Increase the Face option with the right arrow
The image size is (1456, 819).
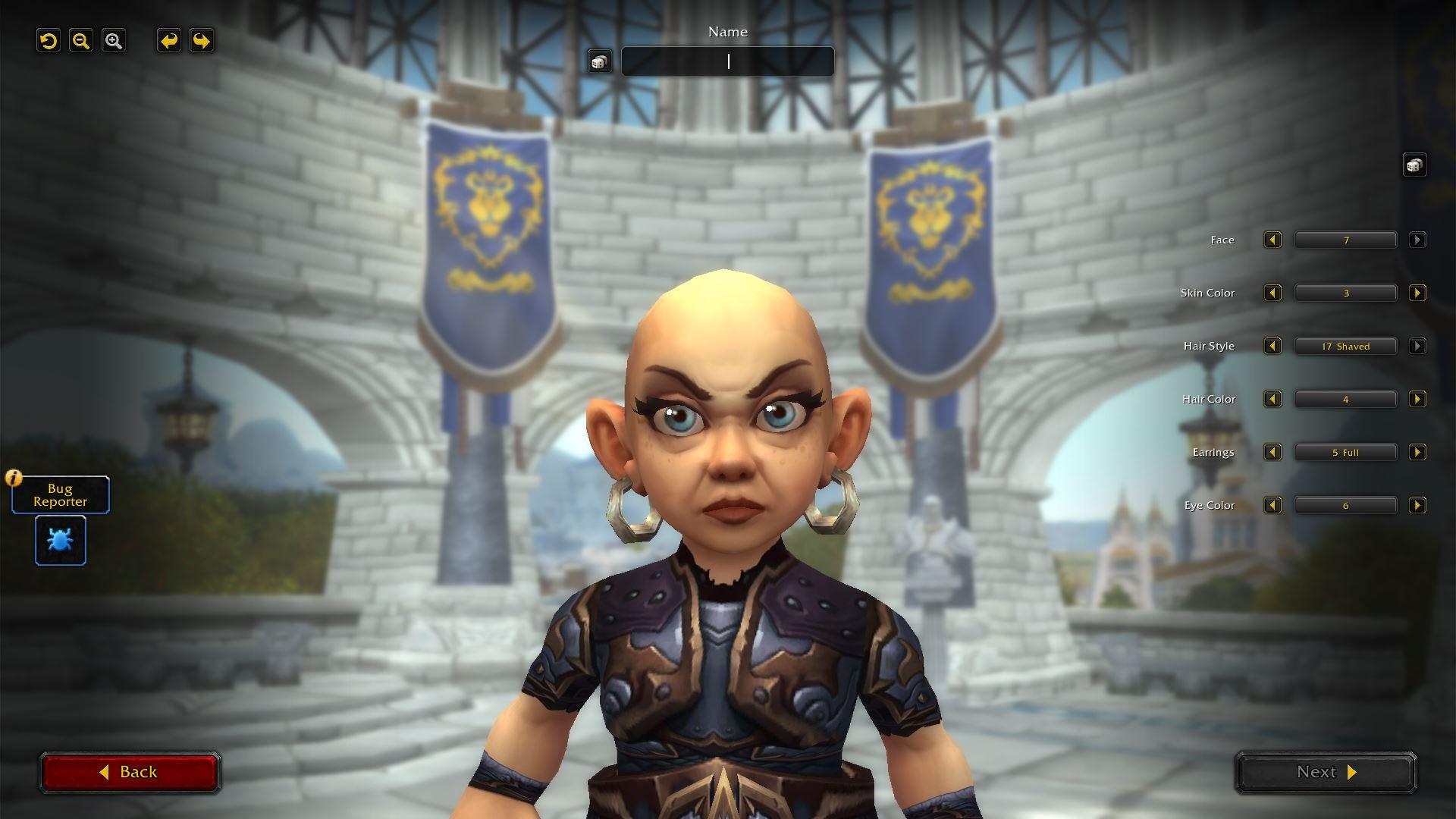click(1418, 240)
